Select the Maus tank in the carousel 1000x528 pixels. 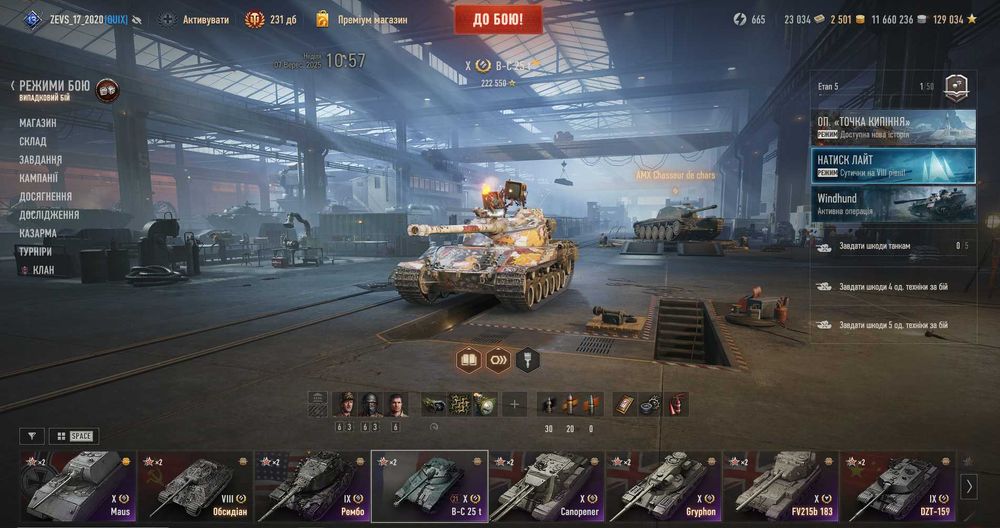tap(78, 485)
